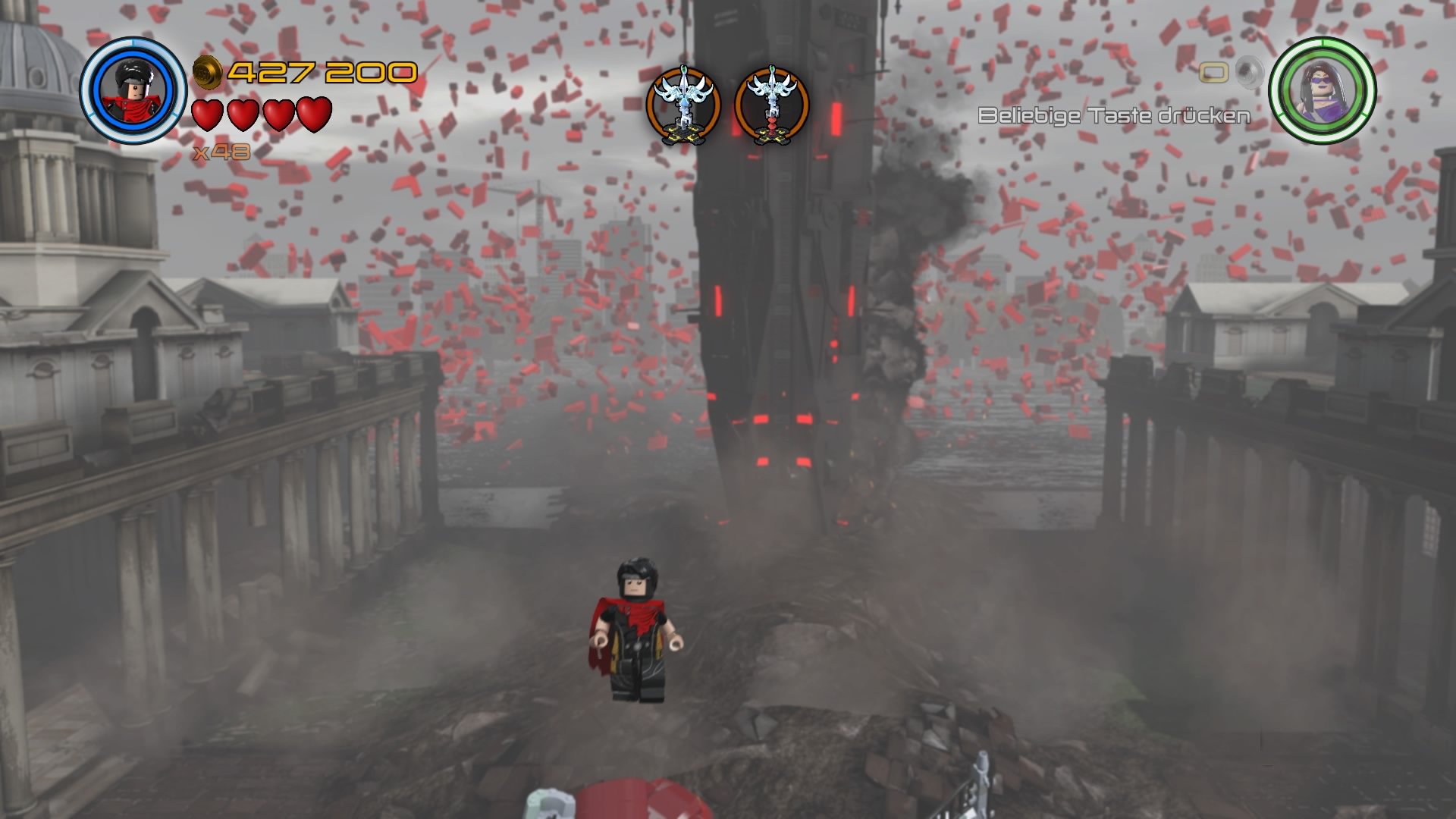Select the gold brick indicator icon
This screenshot has width=1456, height=819.
coord(1216,71)
